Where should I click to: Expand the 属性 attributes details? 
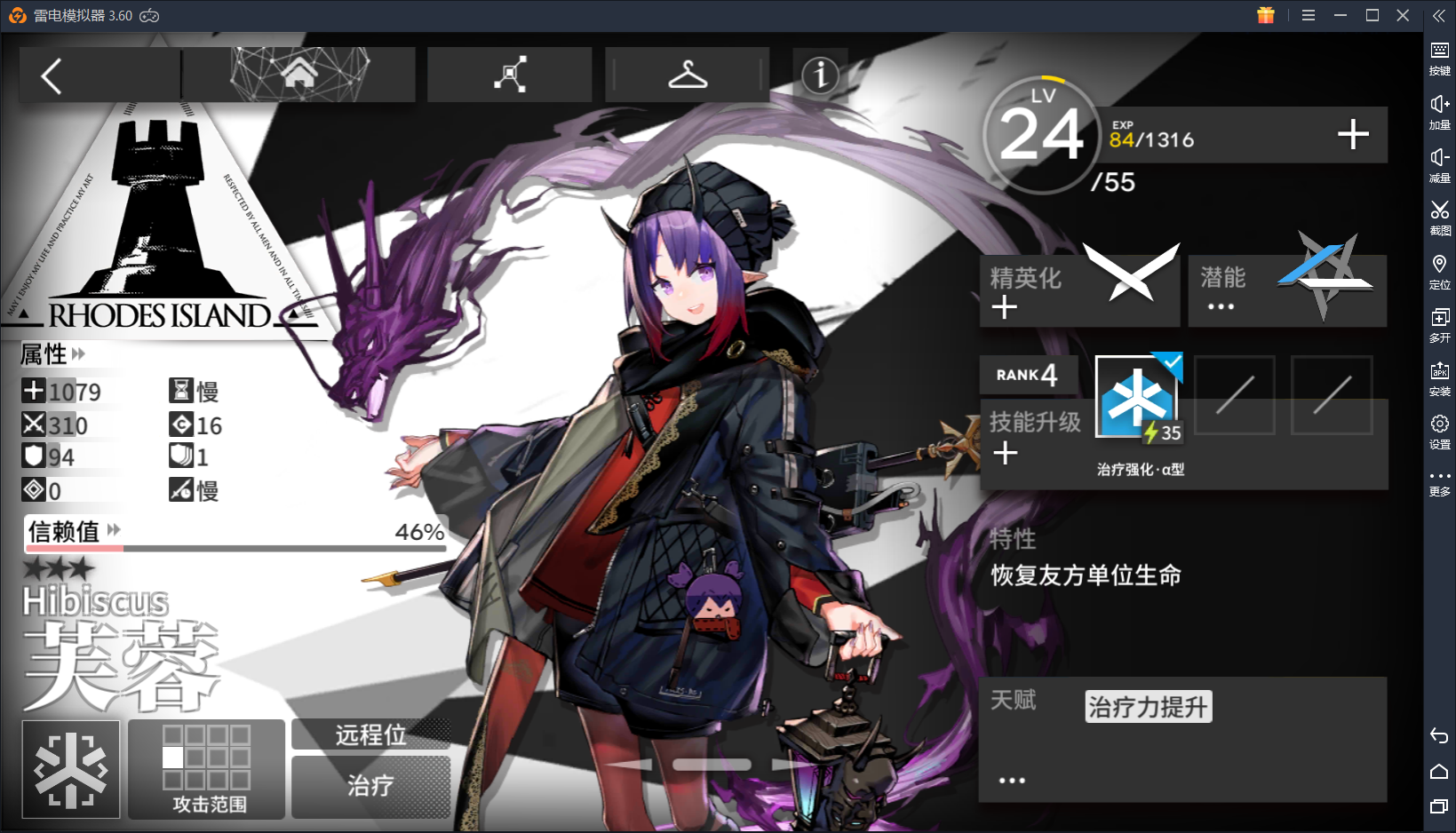coord(80,354)
